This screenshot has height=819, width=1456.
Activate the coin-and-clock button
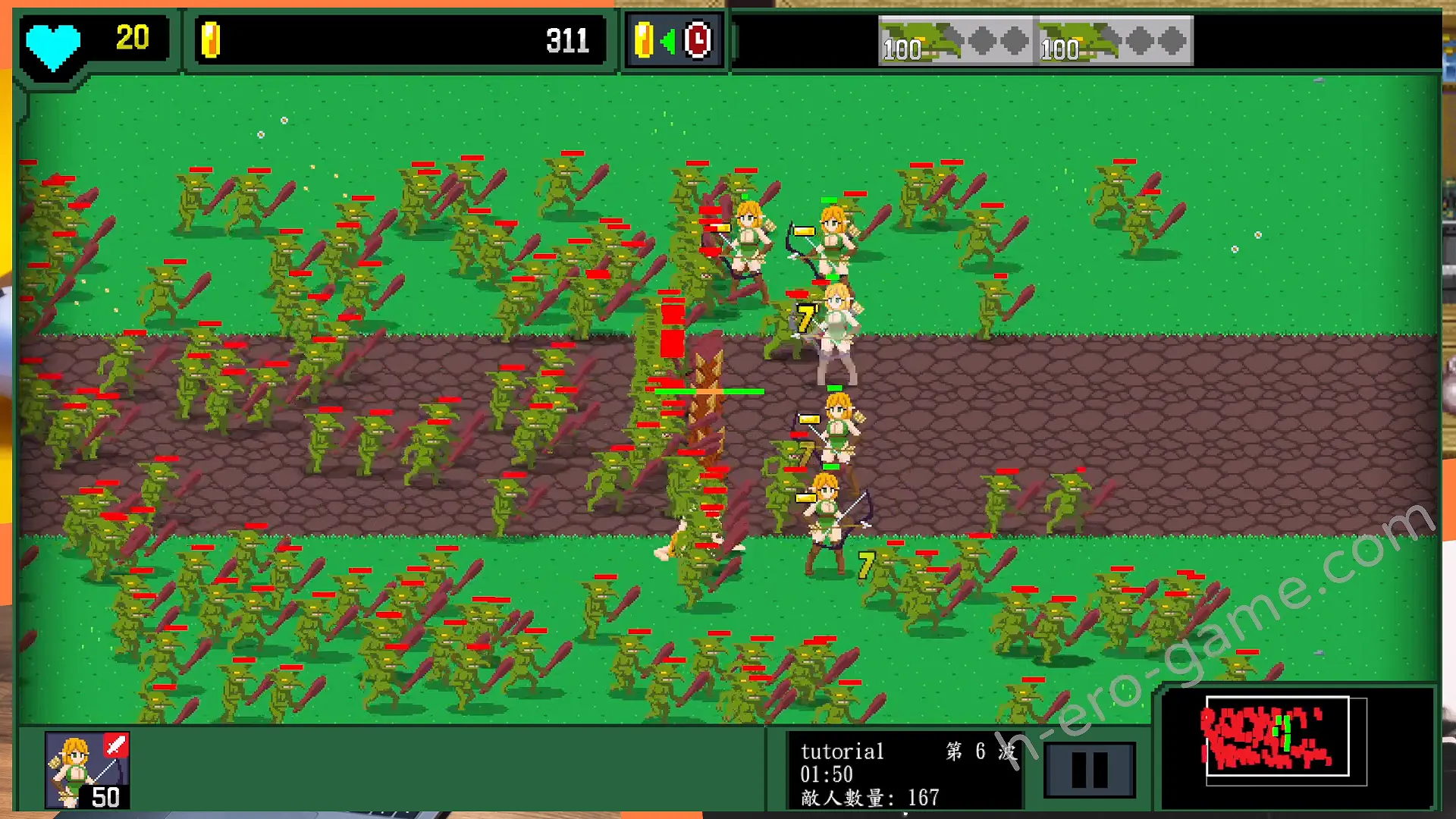pyautogui.click(x=673, y=40)
